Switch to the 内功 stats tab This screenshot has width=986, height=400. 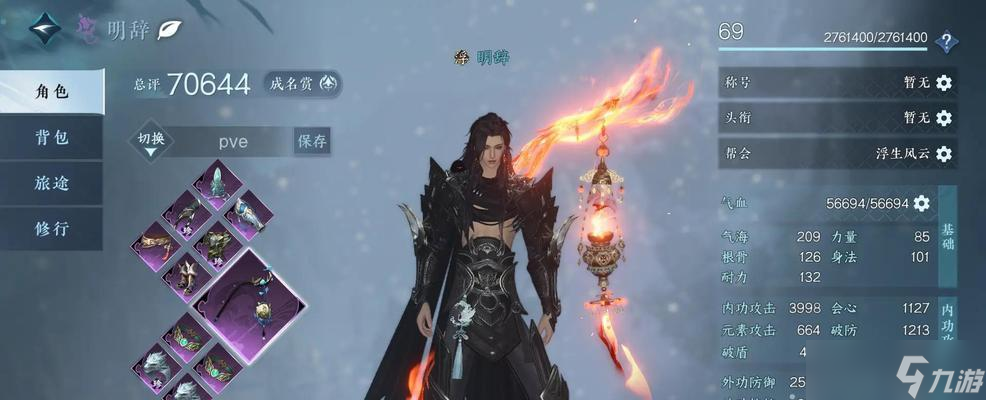(948, 320)
